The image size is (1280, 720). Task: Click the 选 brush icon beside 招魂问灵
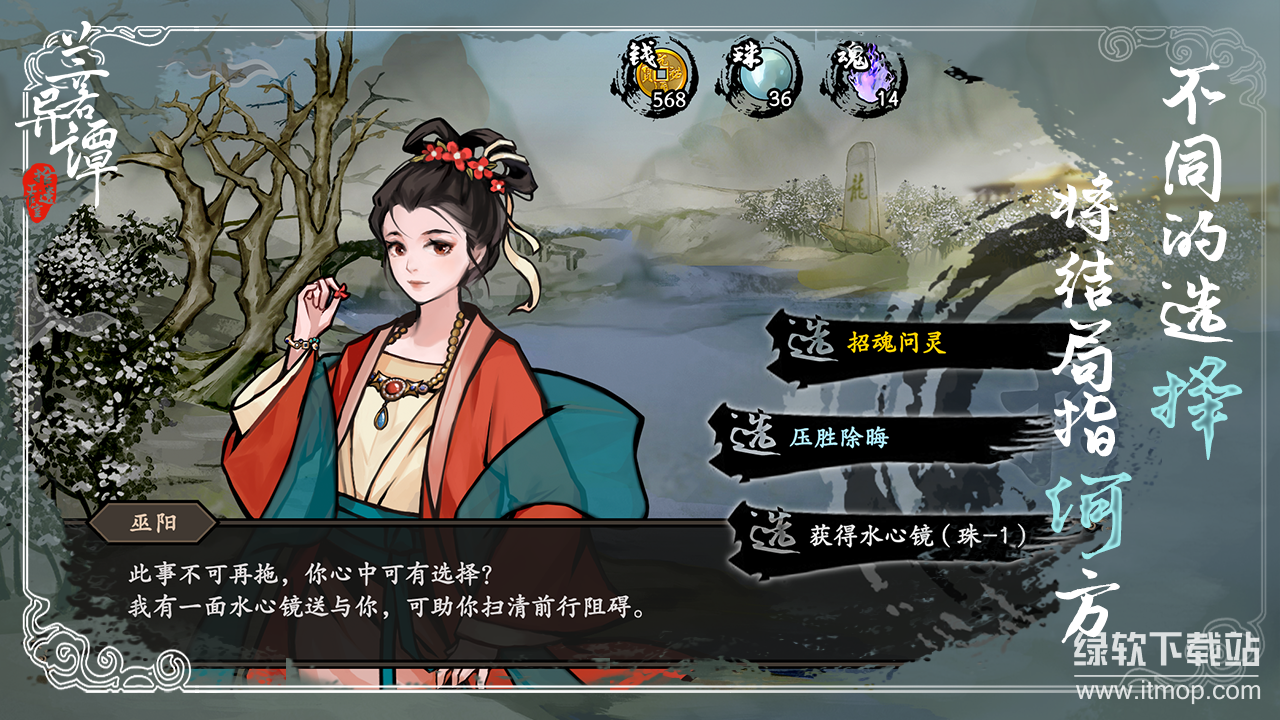[x=812, y=340]
